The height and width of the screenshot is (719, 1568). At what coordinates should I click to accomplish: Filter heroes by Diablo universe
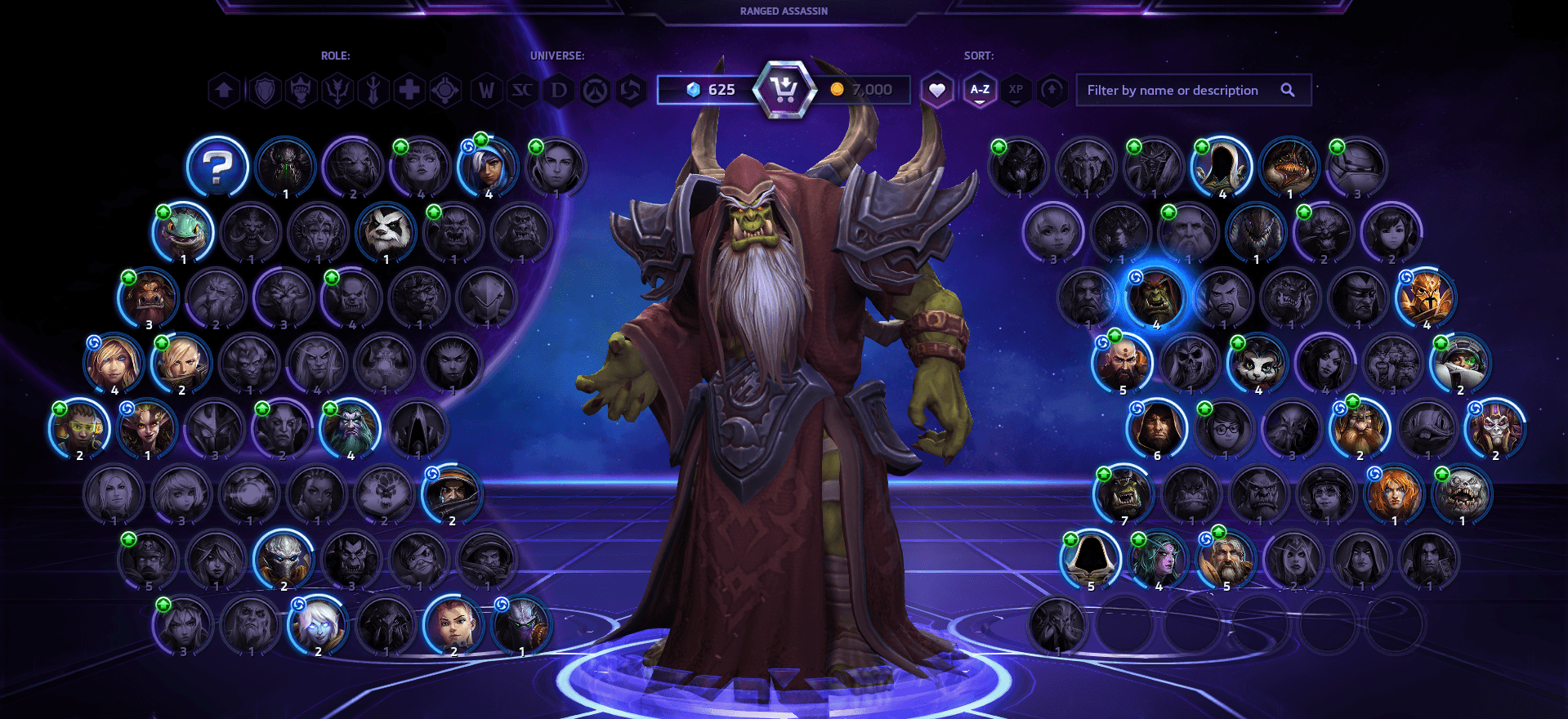[559, 90]
